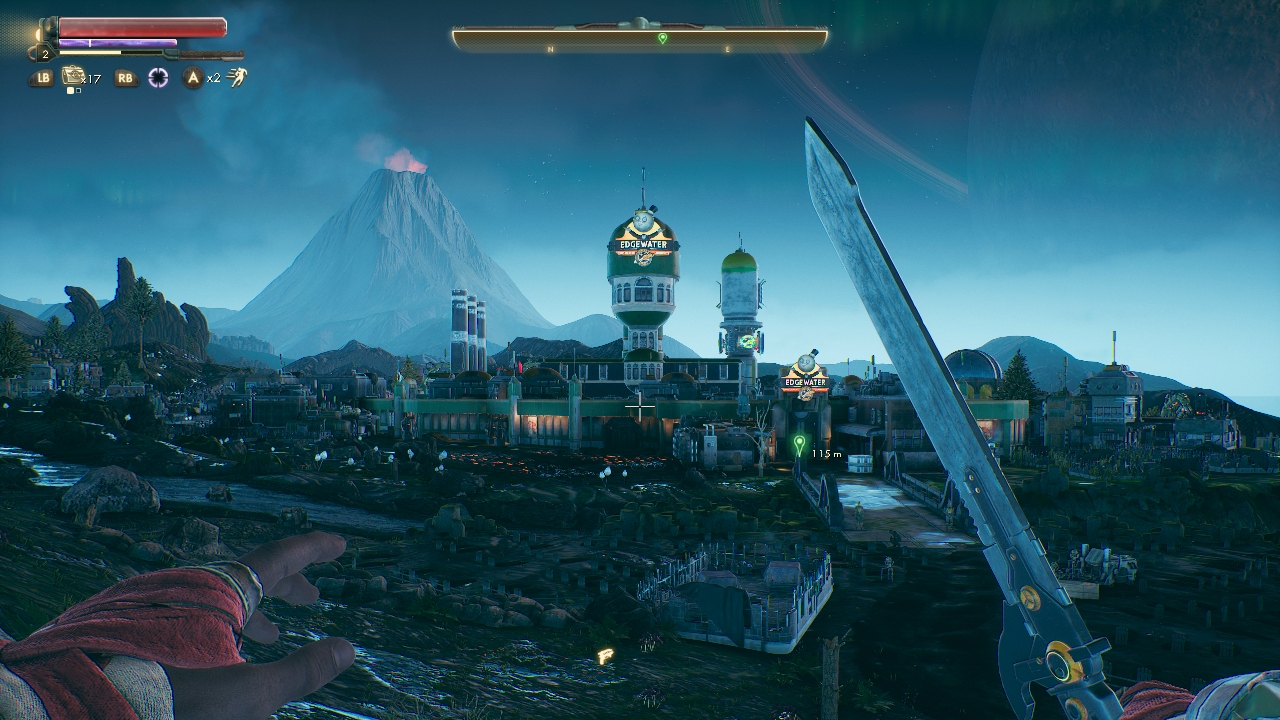Select the green waypoint marker showing 115 m
This screenshot has width=1280, height=720.
[798, 443]
